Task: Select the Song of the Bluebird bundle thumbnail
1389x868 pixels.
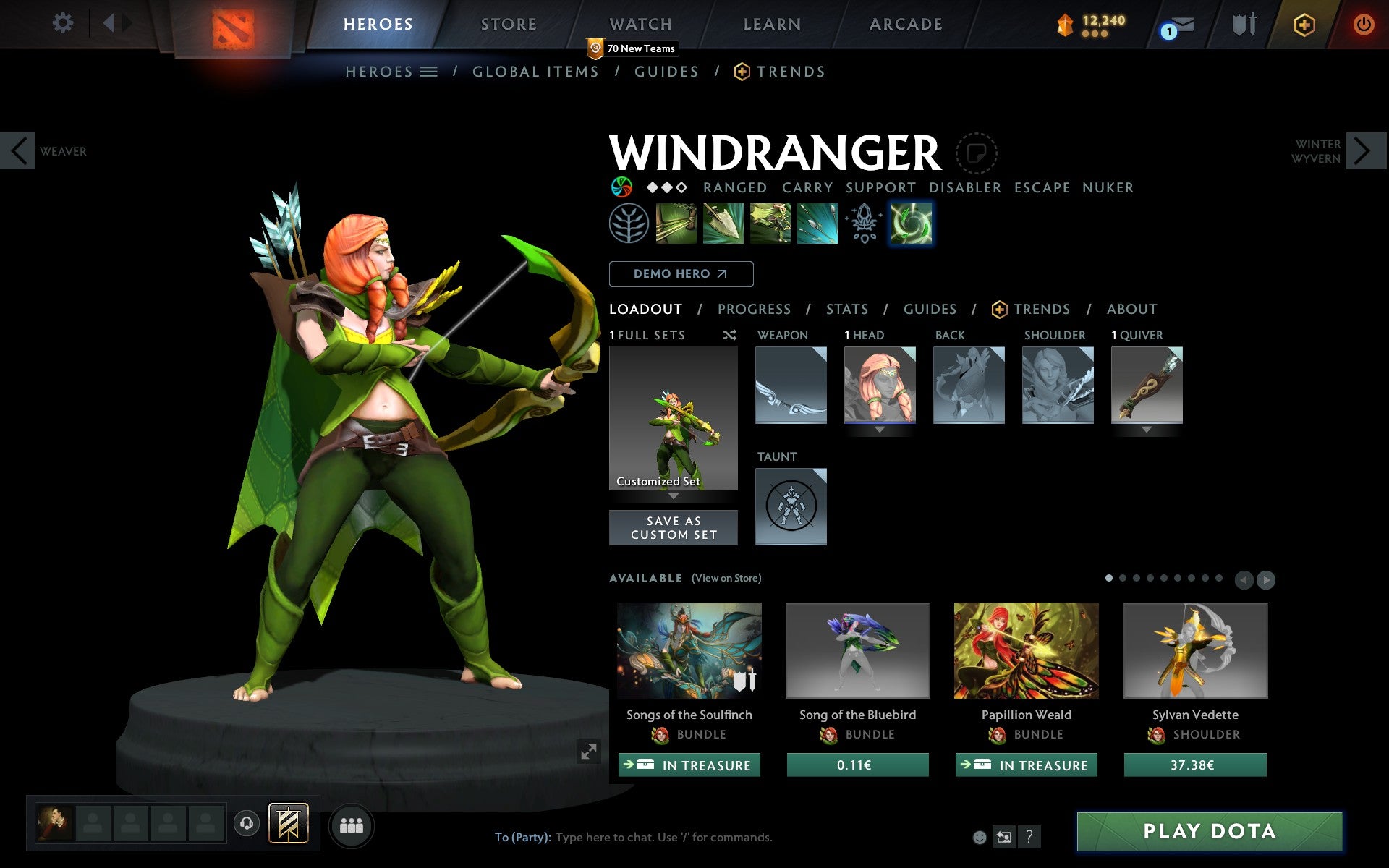Action: click(857, 650)
